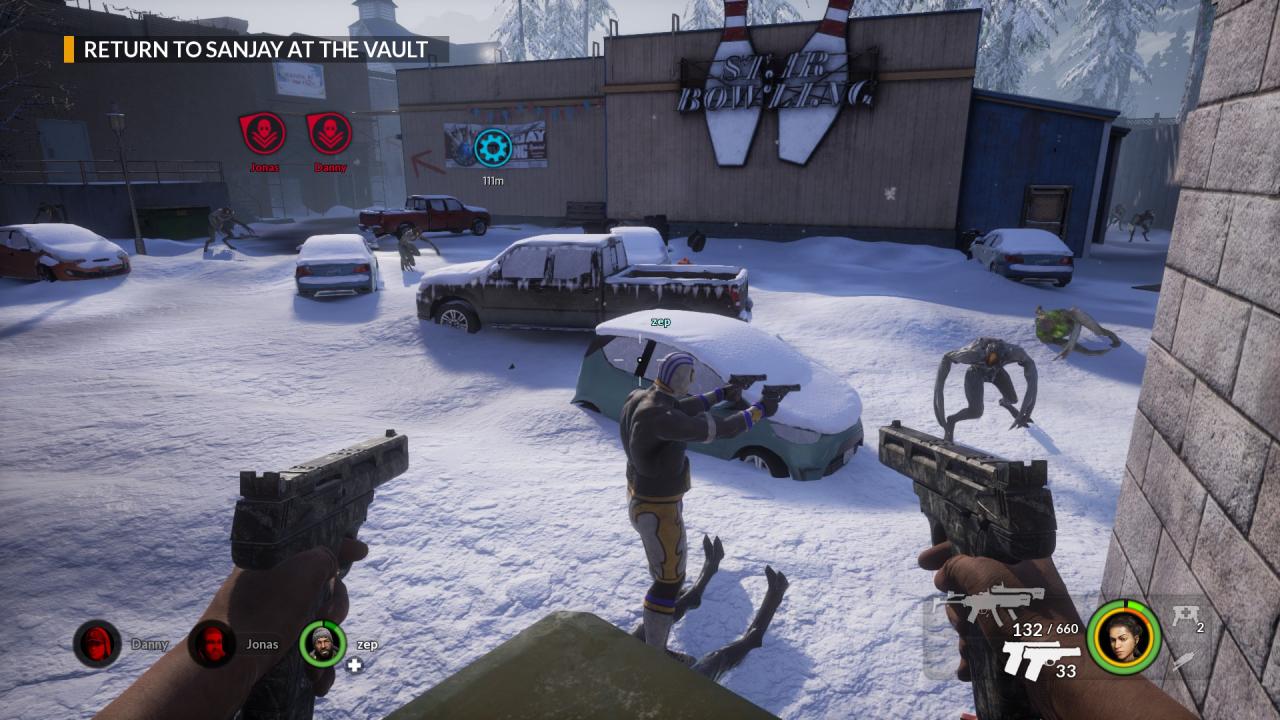This screenshot has height=720, width=1280.
Task: Select Jonas's teammate portrait
Action: (212, 644)
